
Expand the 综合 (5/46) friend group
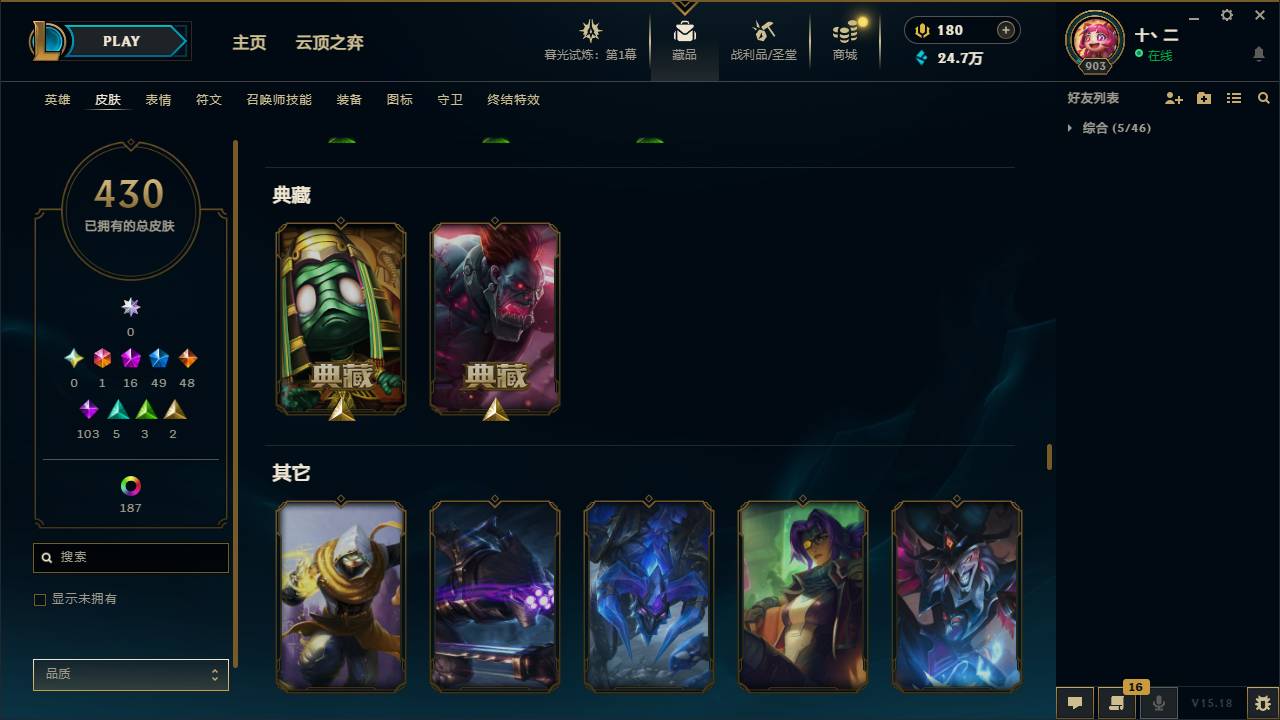pyautogui.click(x=1070, y=128)
